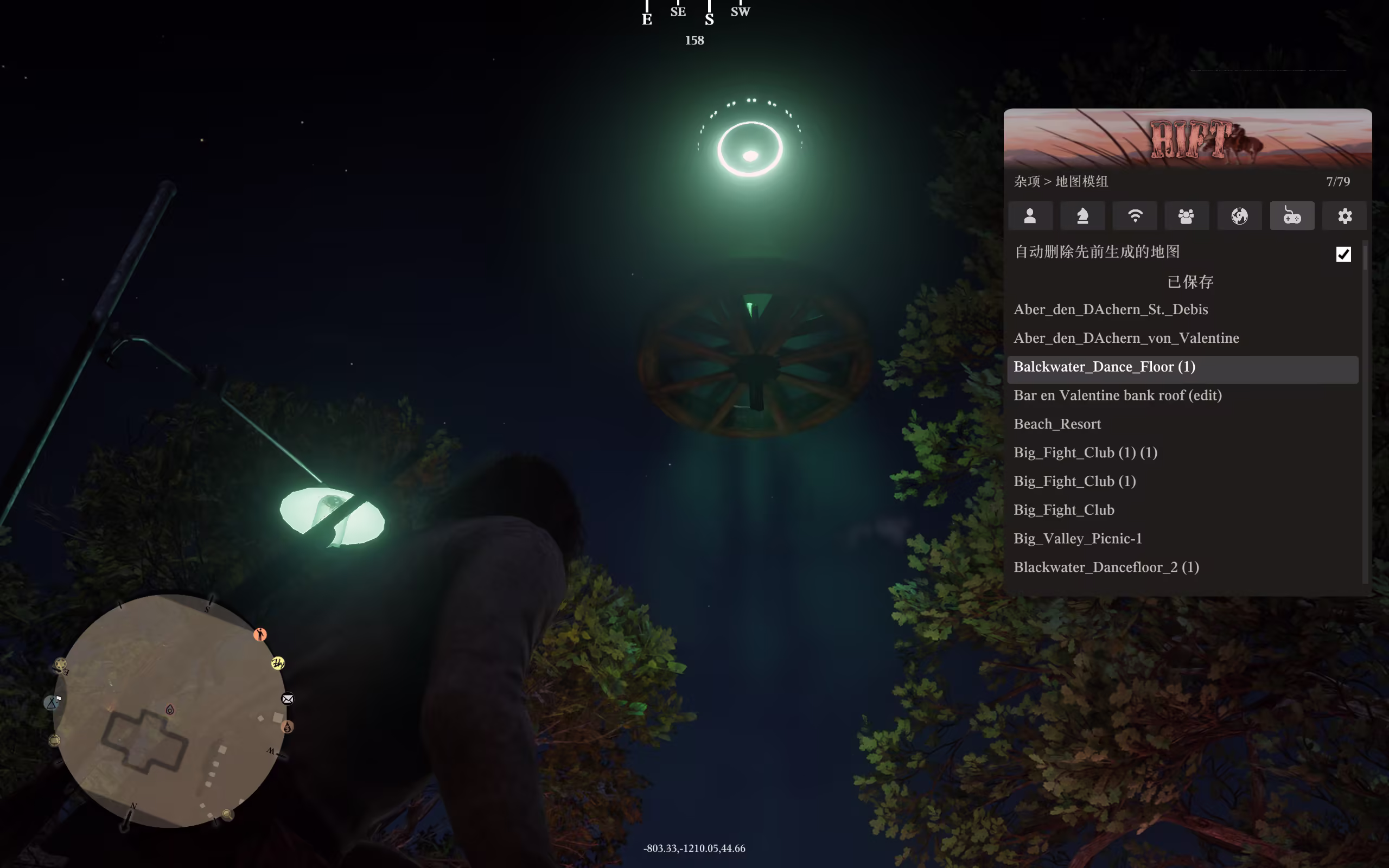Click the orange player marker on minimap
This screenshot has height=868, width=1389.
[x=260, y=634]
